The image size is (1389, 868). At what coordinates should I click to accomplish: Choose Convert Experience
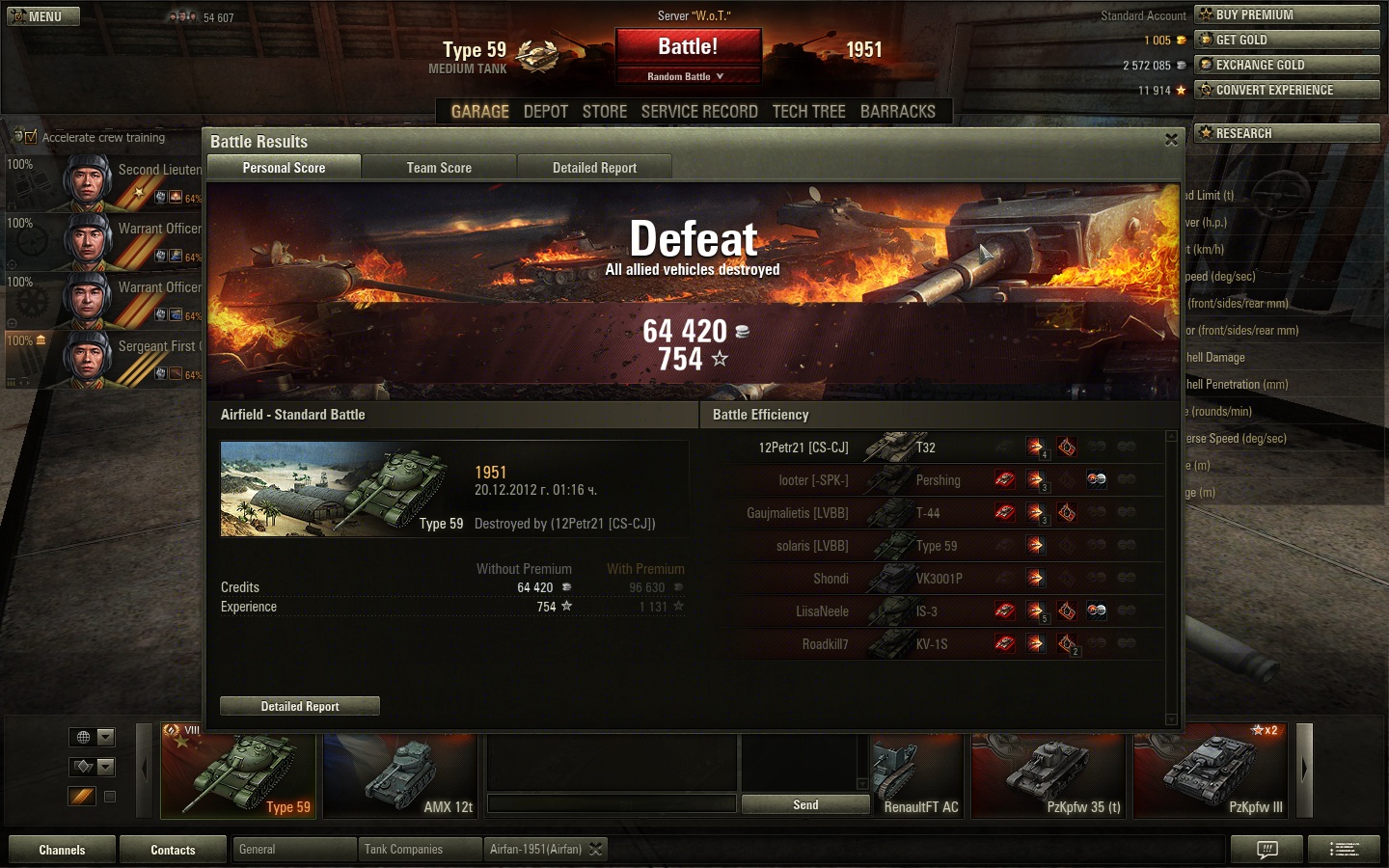[1287, 90]
